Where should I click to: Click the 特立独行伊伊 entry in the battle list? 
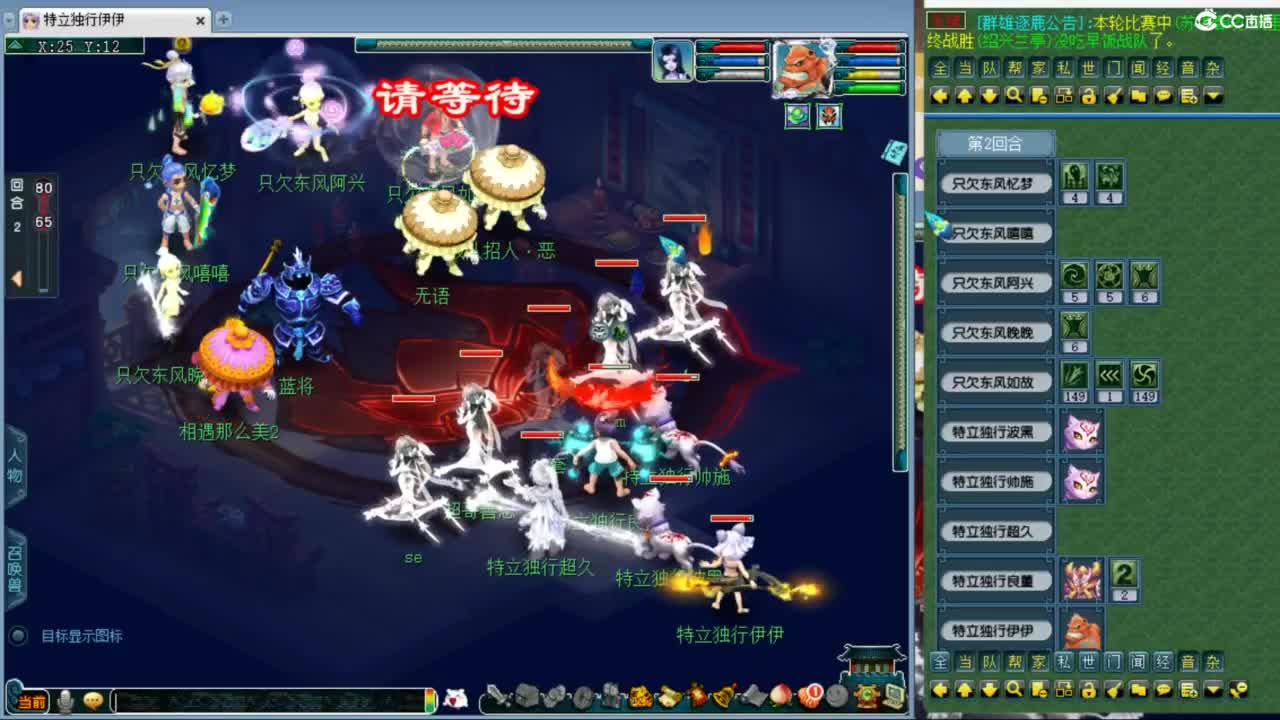point(995,630)
